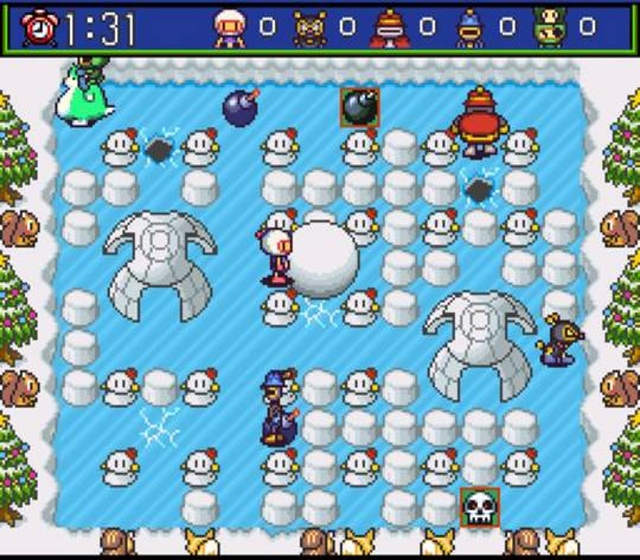The width and height of the screenshot is (640, 560).
Task: Click the brown horned character's scoreboard portrait
Action: click(x=309, y=29)
